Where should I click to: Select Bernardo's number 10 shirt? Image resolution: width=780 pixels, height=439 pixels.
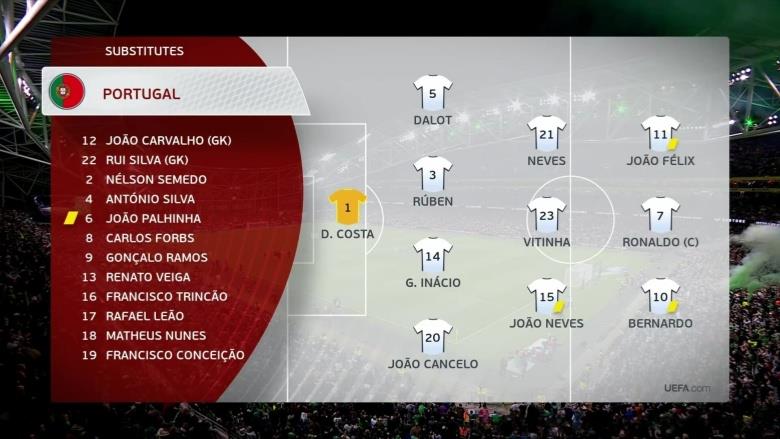pos(660,296)
